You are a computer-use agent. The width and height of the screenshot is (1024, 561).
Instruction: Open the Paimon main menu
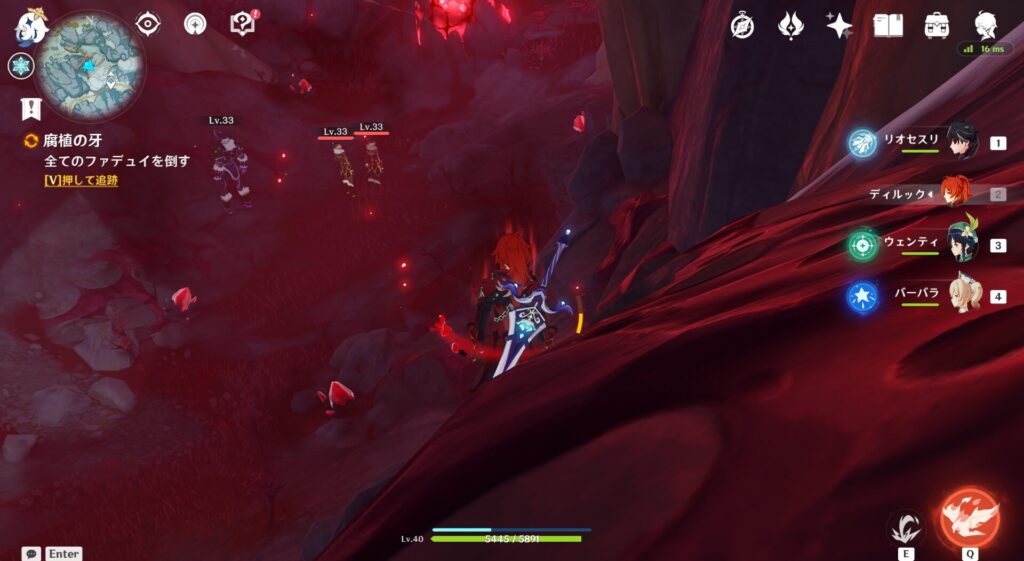point(32,24)
